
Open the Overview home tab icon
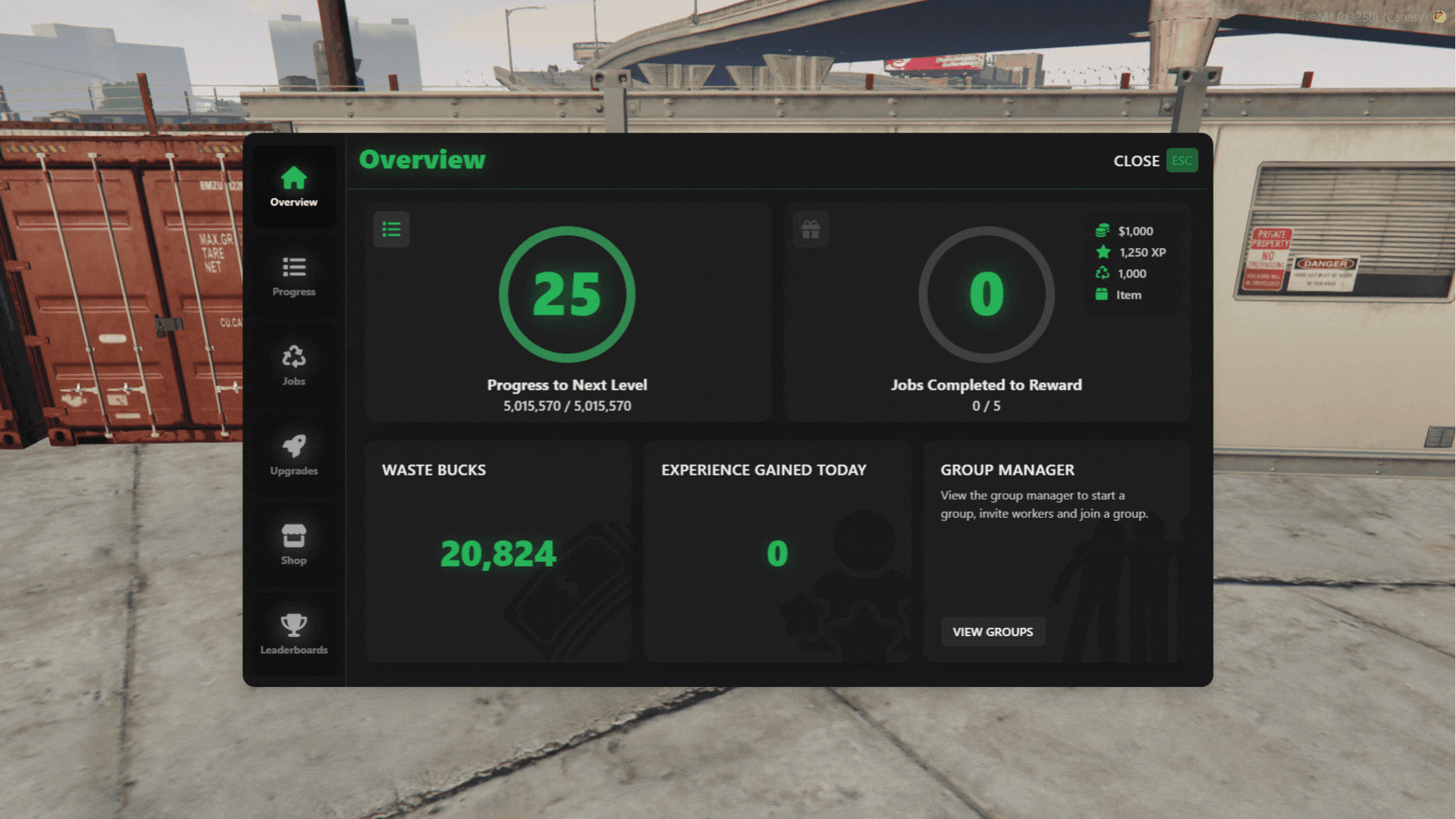[x=293, y=177]
